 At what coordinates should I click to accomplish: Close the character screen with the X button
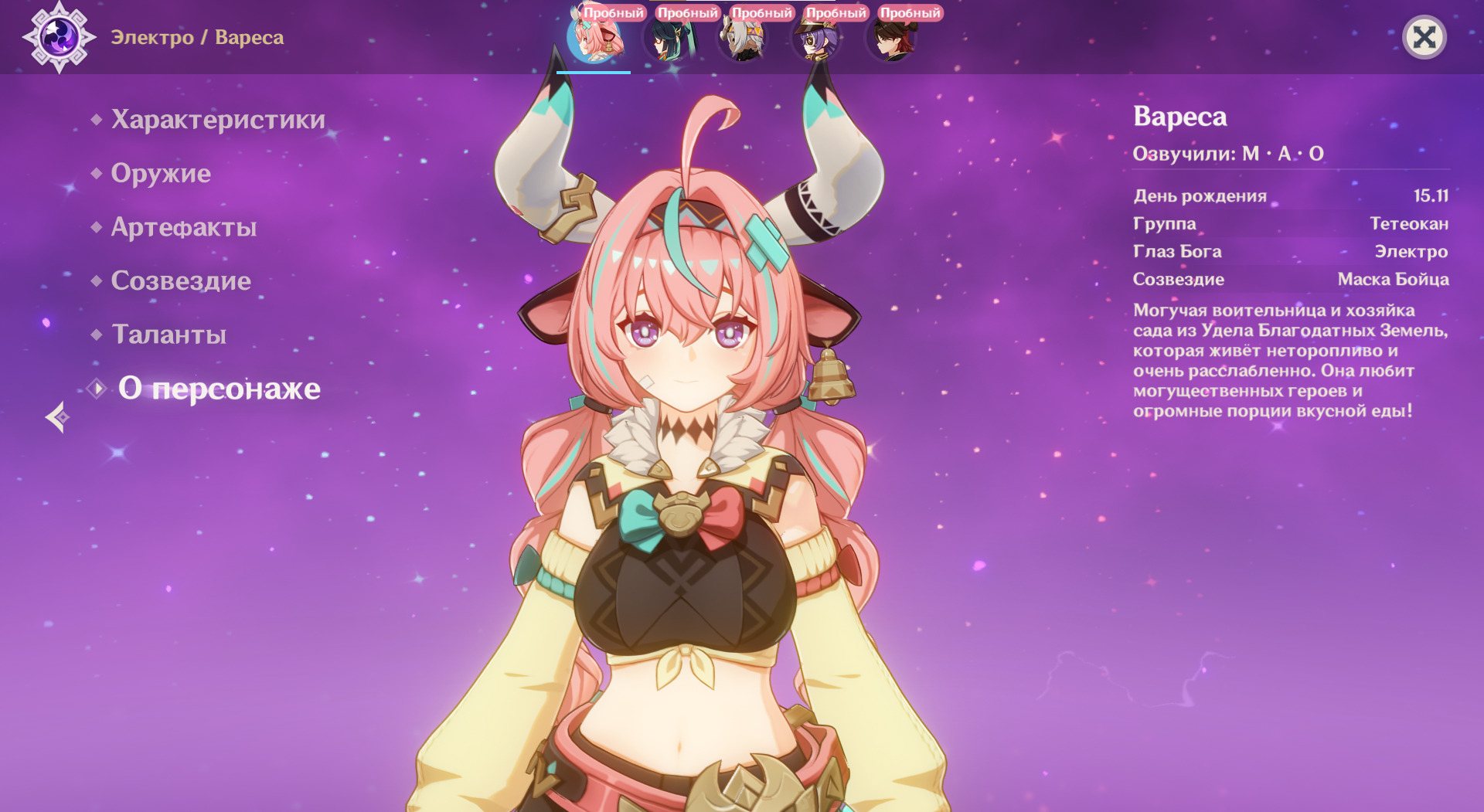click(x=1424, y=37)
